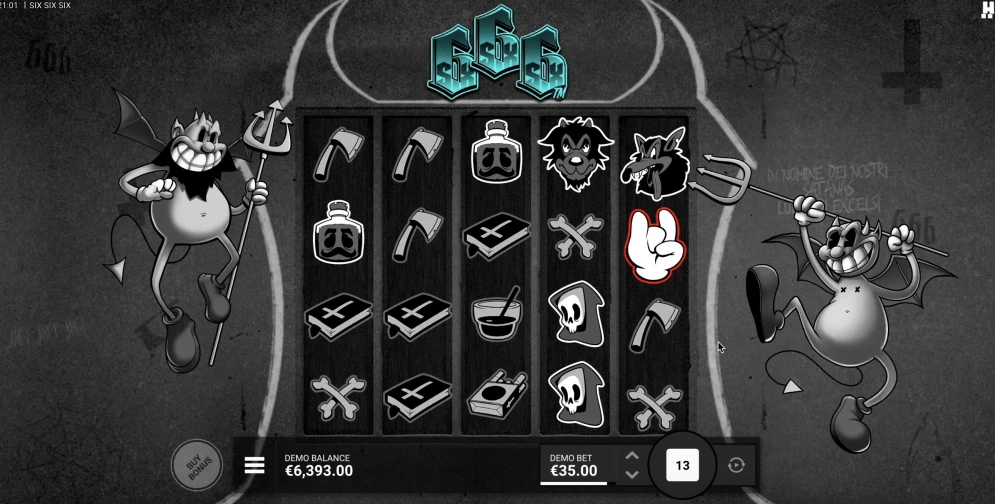Click the spin button showing 13
Image resolution: width=995 pixels, height=504 pixels.
coord(683,465)
